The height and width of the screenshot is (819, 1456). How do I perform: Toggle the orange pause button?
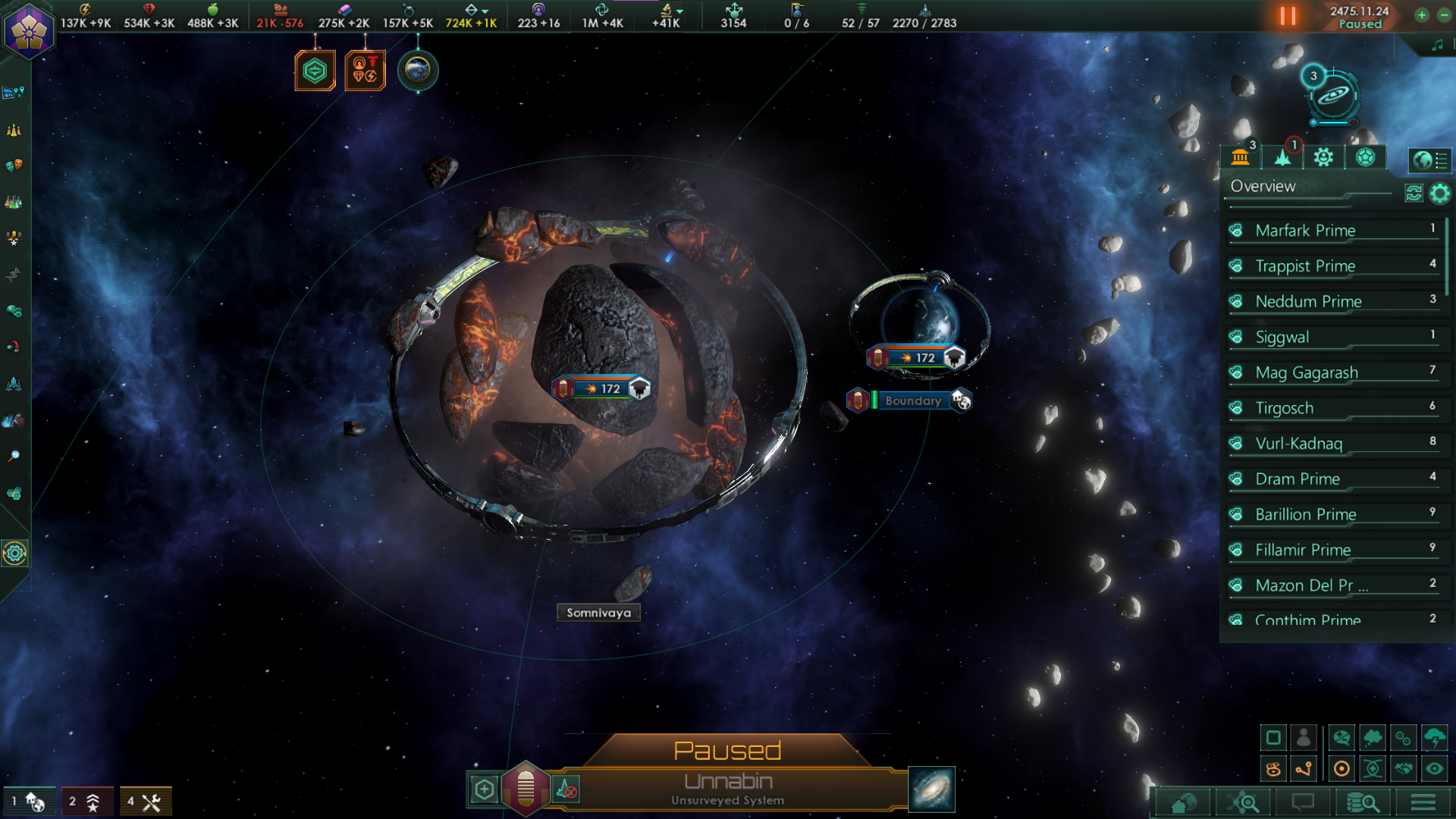click(1287, 16)
